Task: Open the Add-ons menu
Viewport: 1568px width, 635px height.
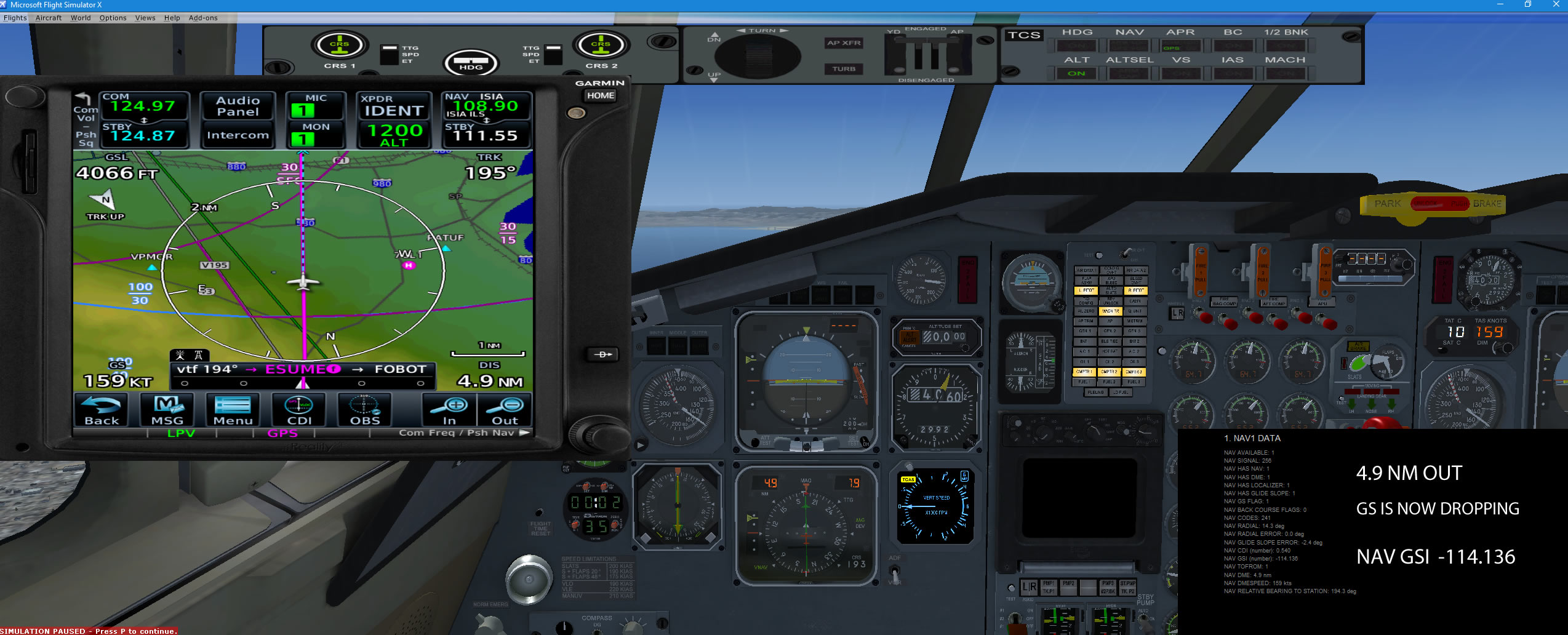Action: [x=203, y=18]
